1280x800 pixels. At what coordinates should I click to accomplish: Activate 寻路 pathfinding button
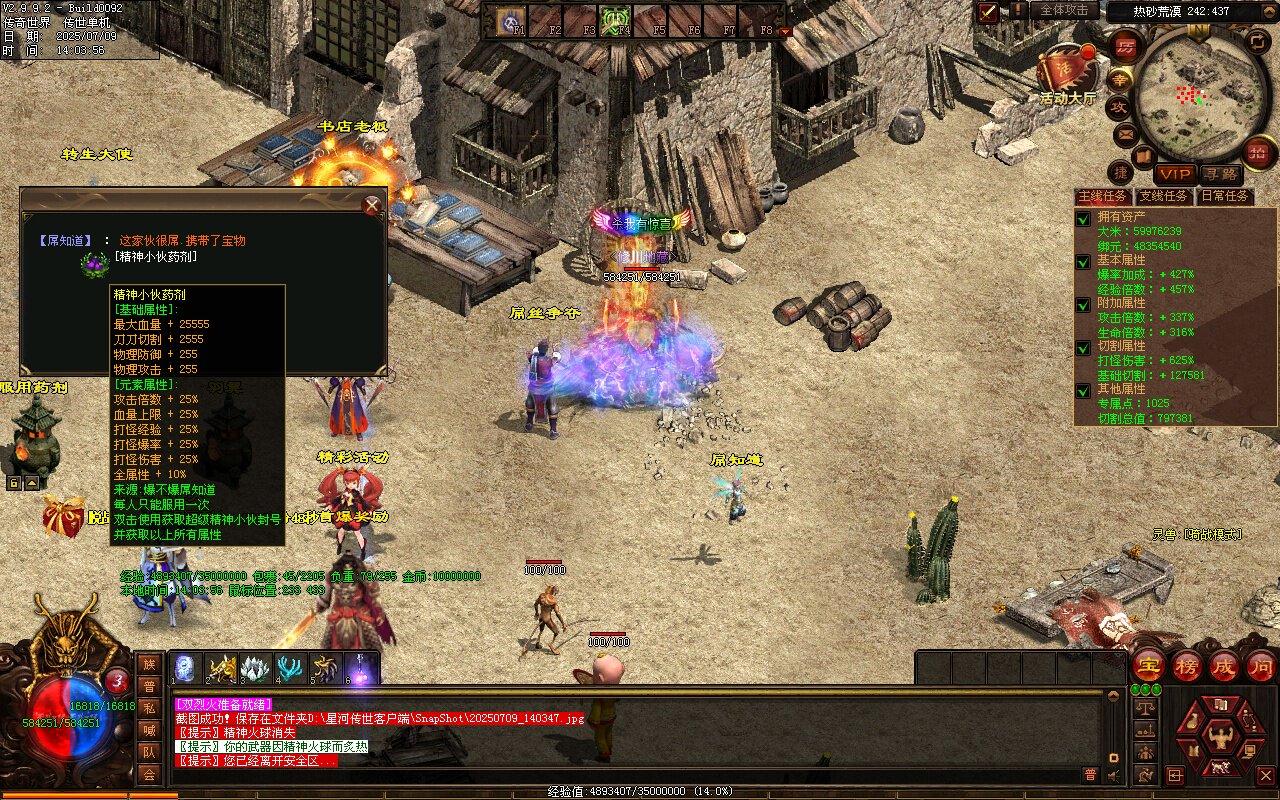(x=1220, y=174)
